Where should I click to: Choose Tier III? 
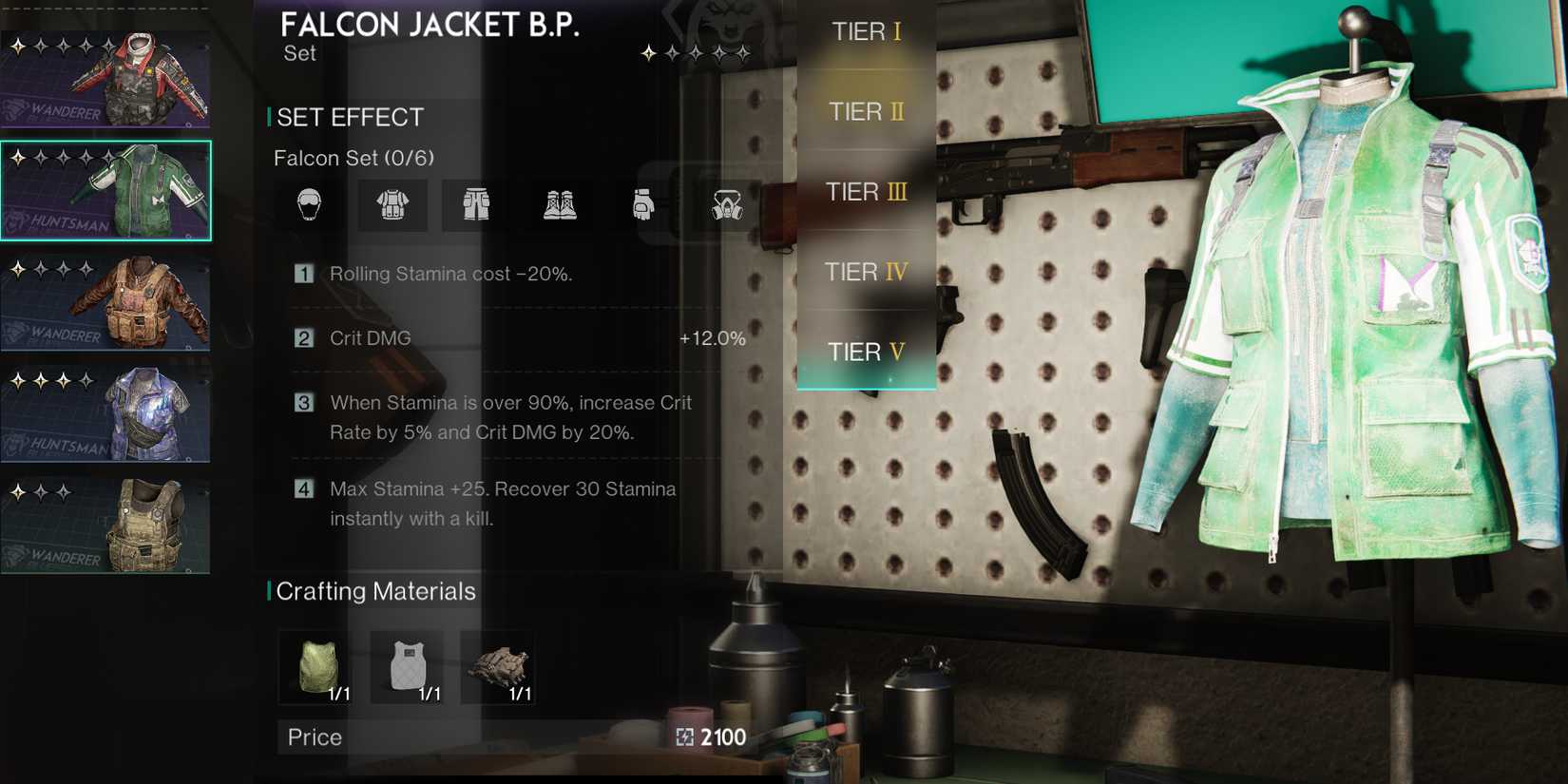(866, 192)
